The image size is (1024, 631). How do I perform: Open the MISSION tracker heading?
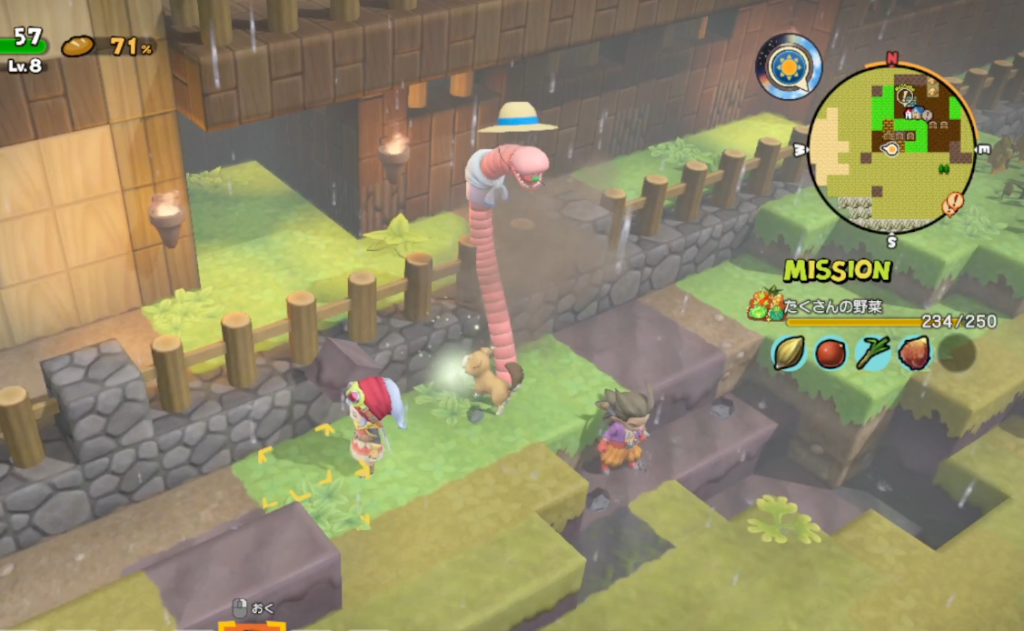837,270
